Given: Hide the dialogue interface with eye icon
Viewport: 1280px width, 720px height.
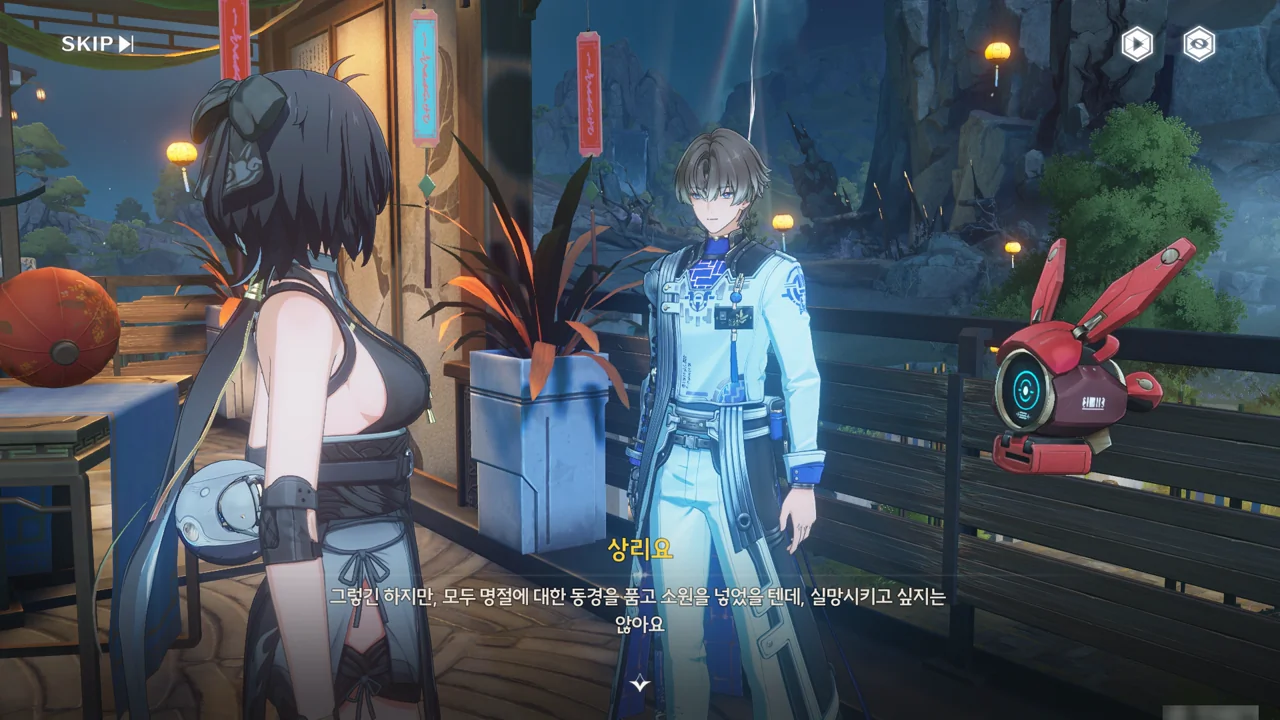Looking at the screenshot, I should [1199, 44].
